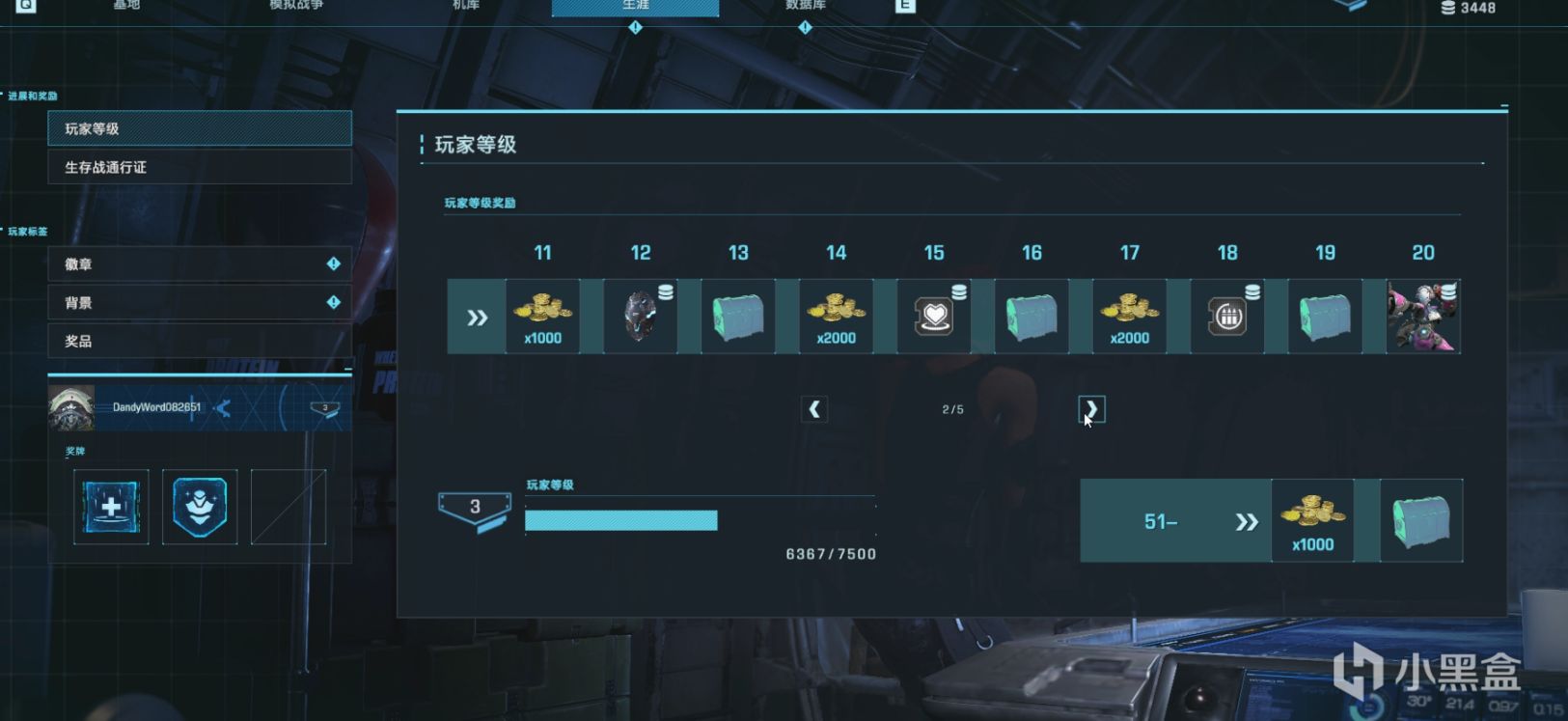Open the level 15 heart emote reward
The height and width of the screenshot is (721, 1568).
coord(932,316)
